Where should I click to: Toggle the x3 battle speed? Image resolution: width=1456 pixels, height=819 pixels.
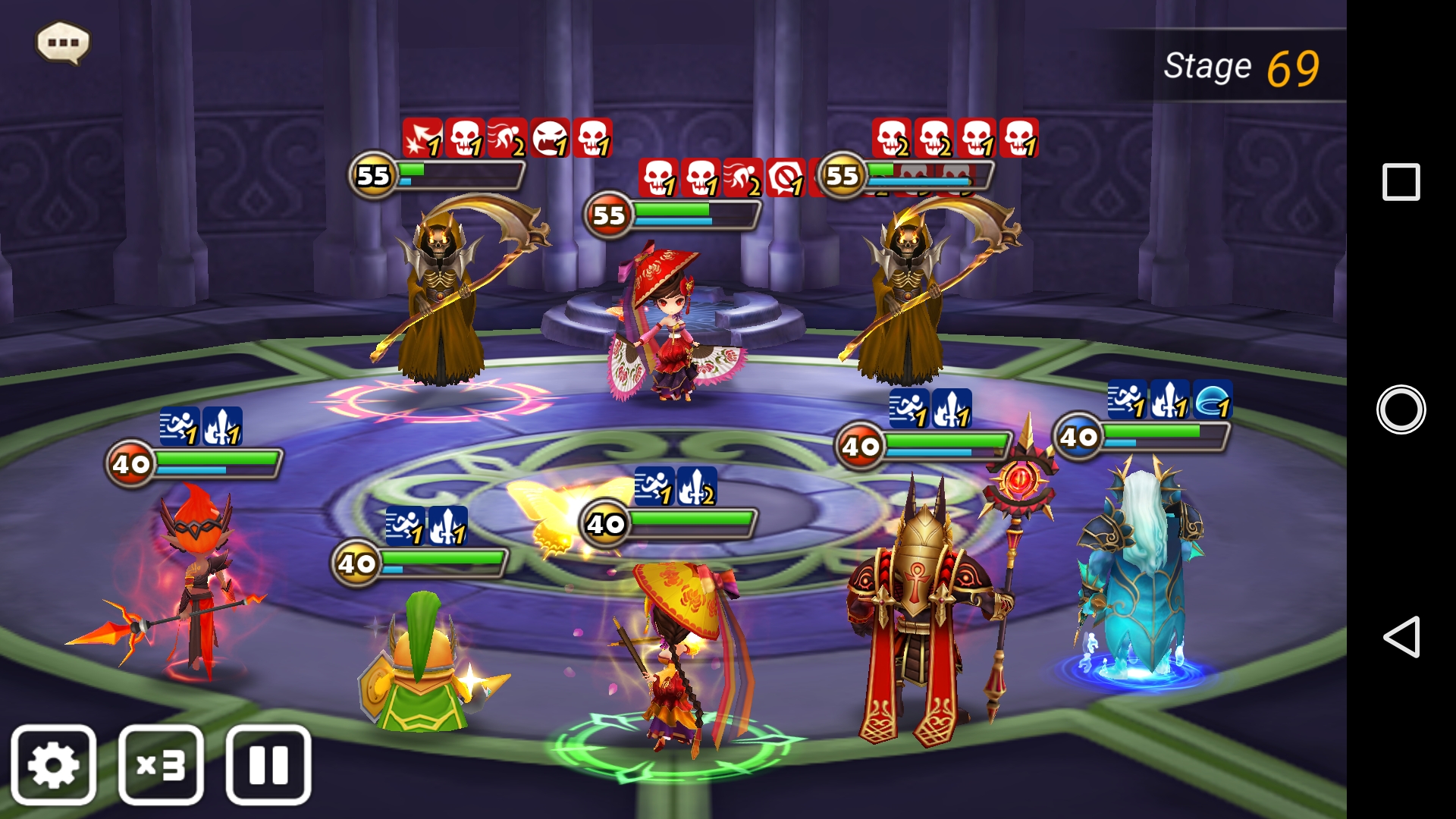point(161,764)
